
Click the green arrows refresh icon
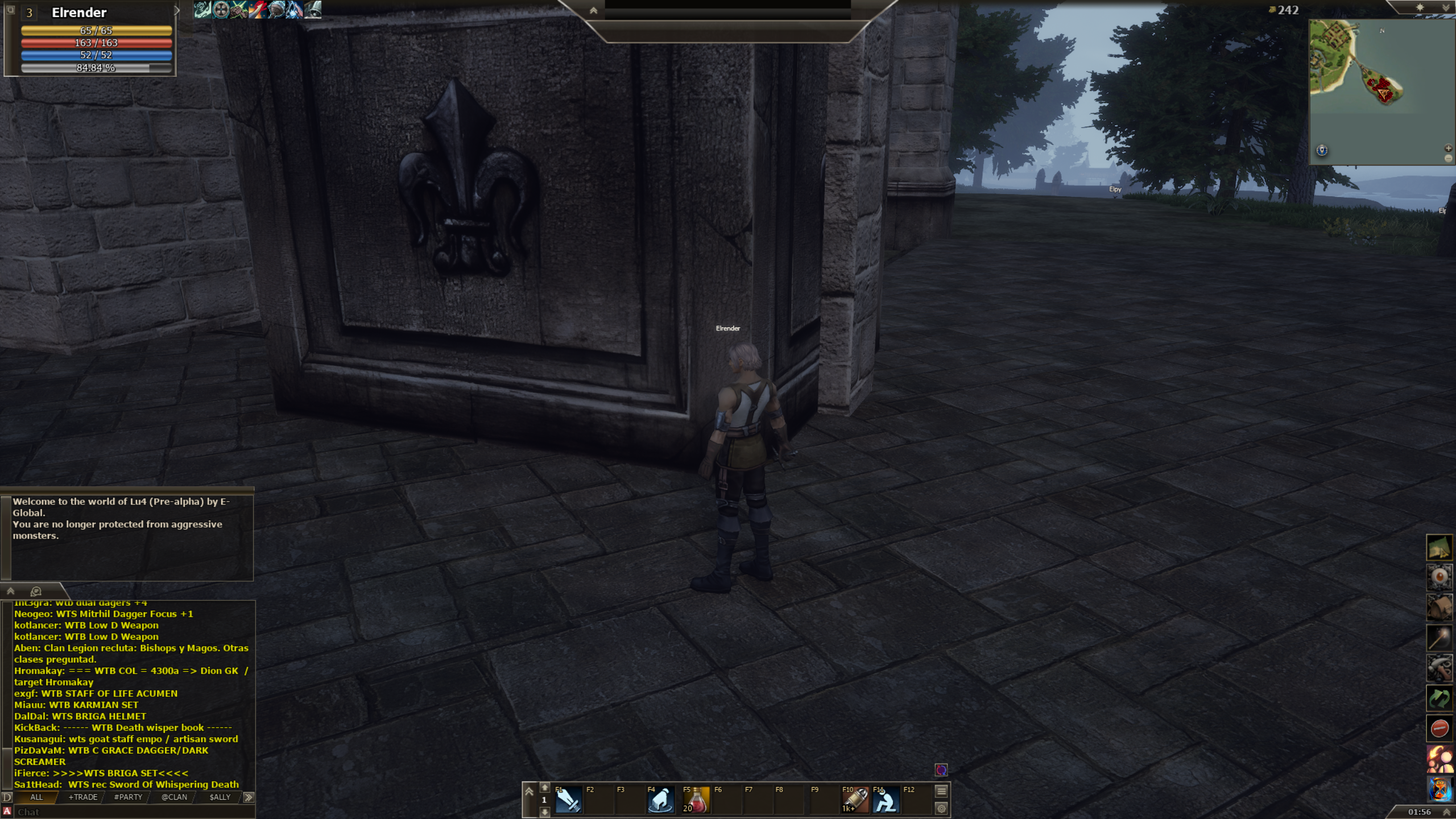pyautogui.click(x=1439, y=698)
